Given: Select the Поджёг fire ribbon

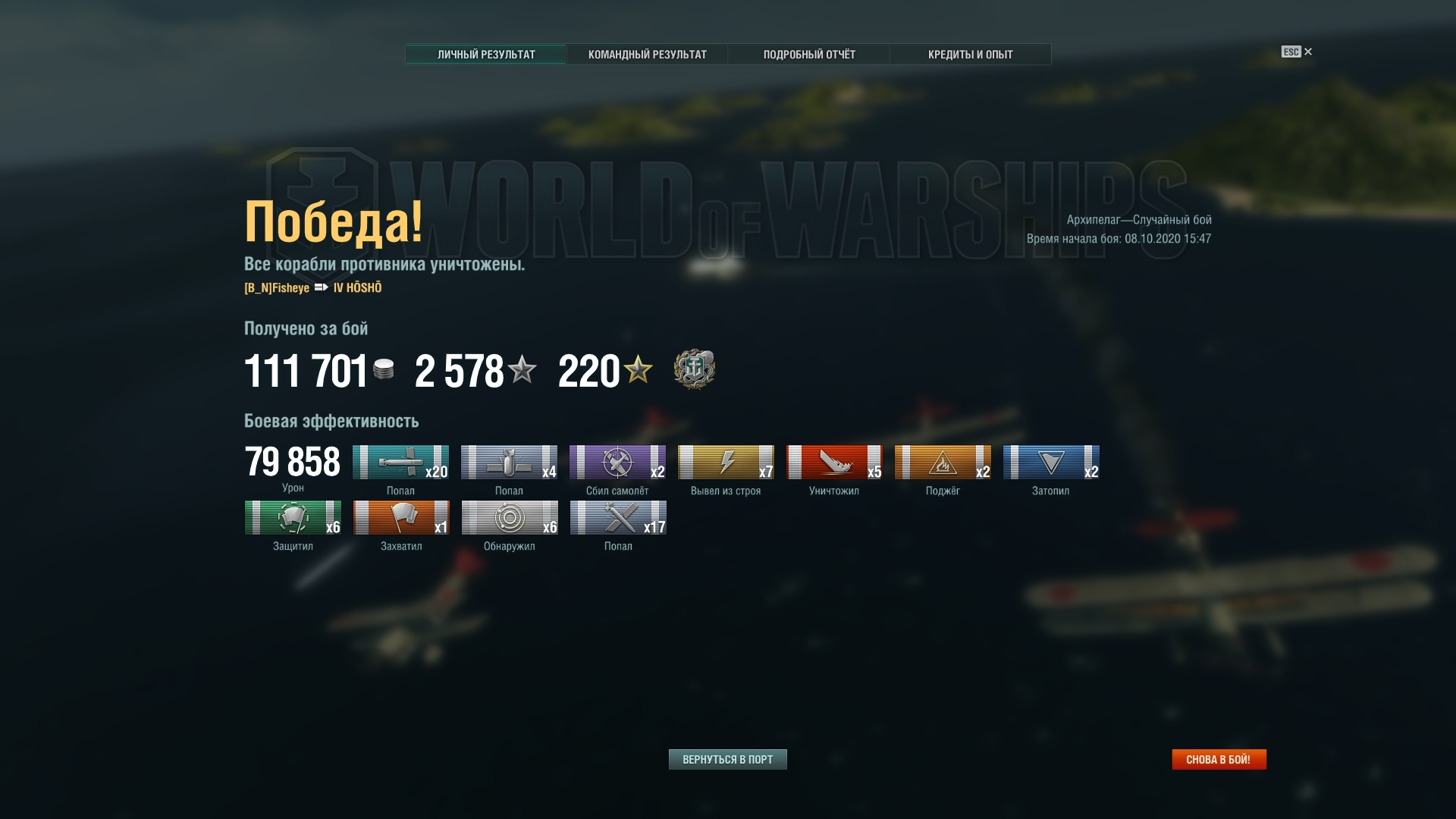Looking at the screenshot, I should tap(943, 463).
